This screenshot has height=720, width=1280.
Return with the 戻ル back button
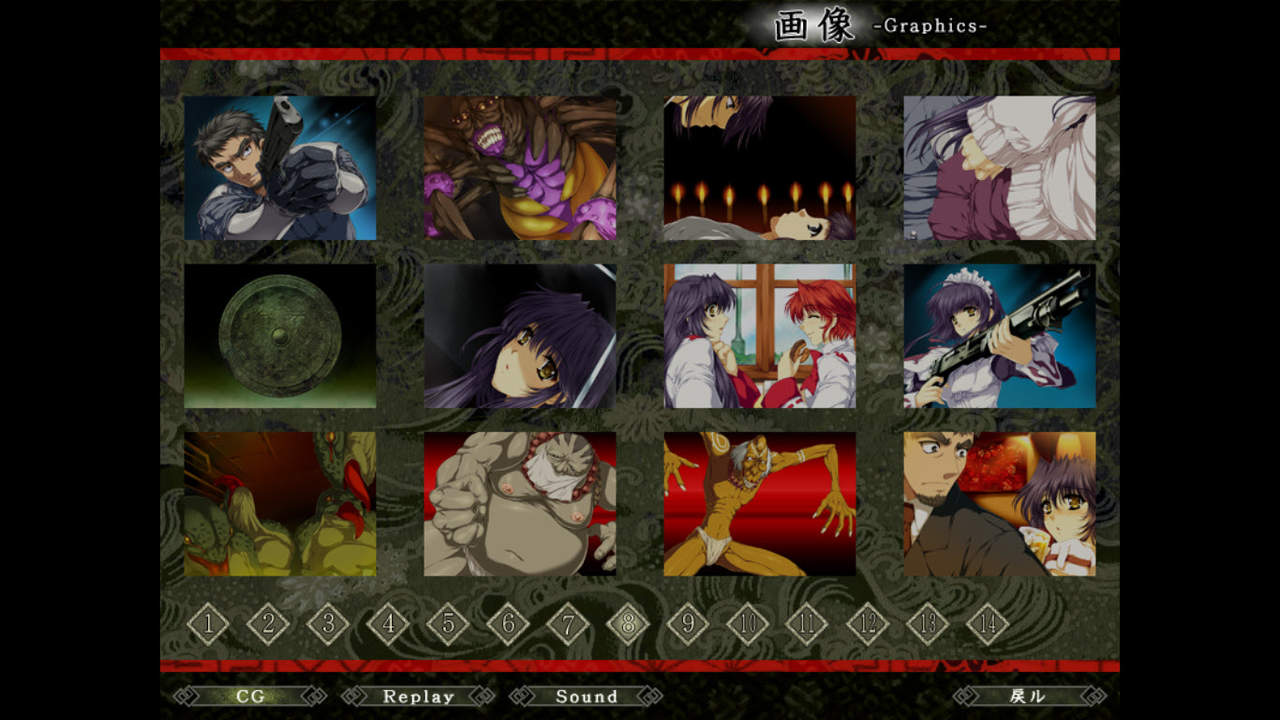point(1029,696)
